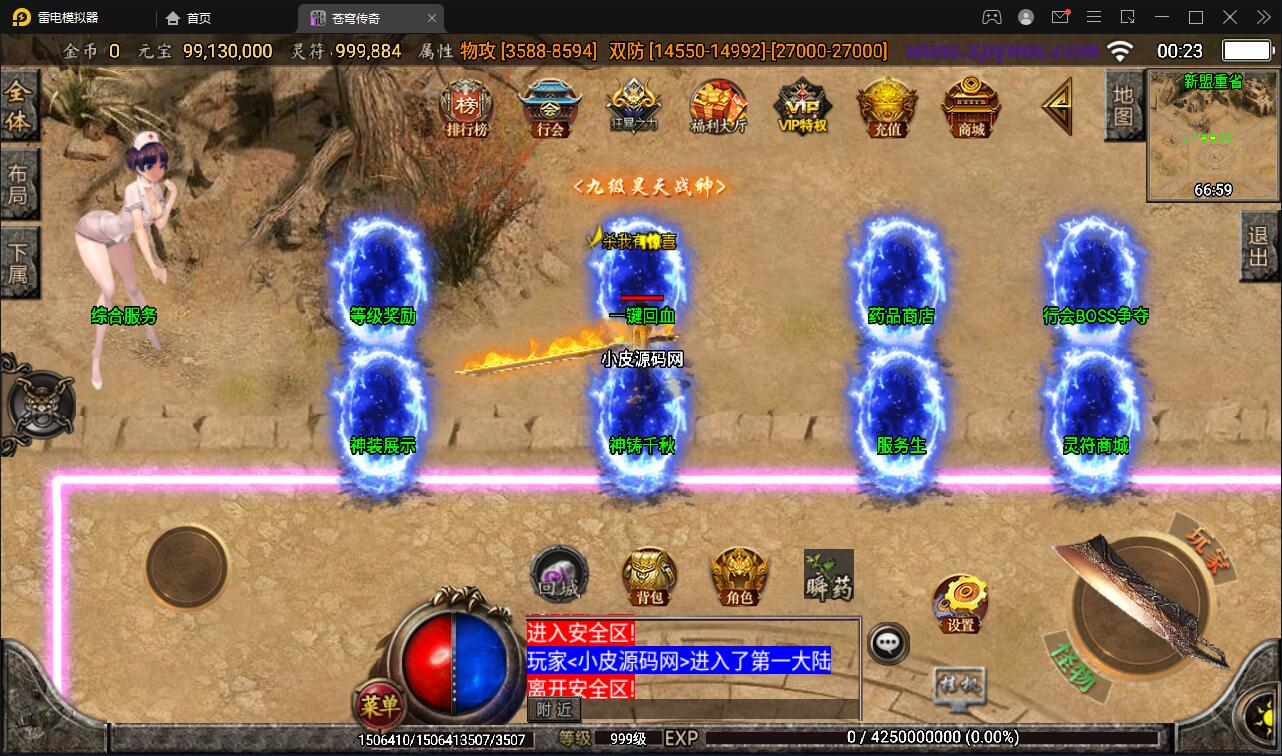Open the 排行榜 ranking icon
Screen dimensions: 1282x756
[466, 106]
